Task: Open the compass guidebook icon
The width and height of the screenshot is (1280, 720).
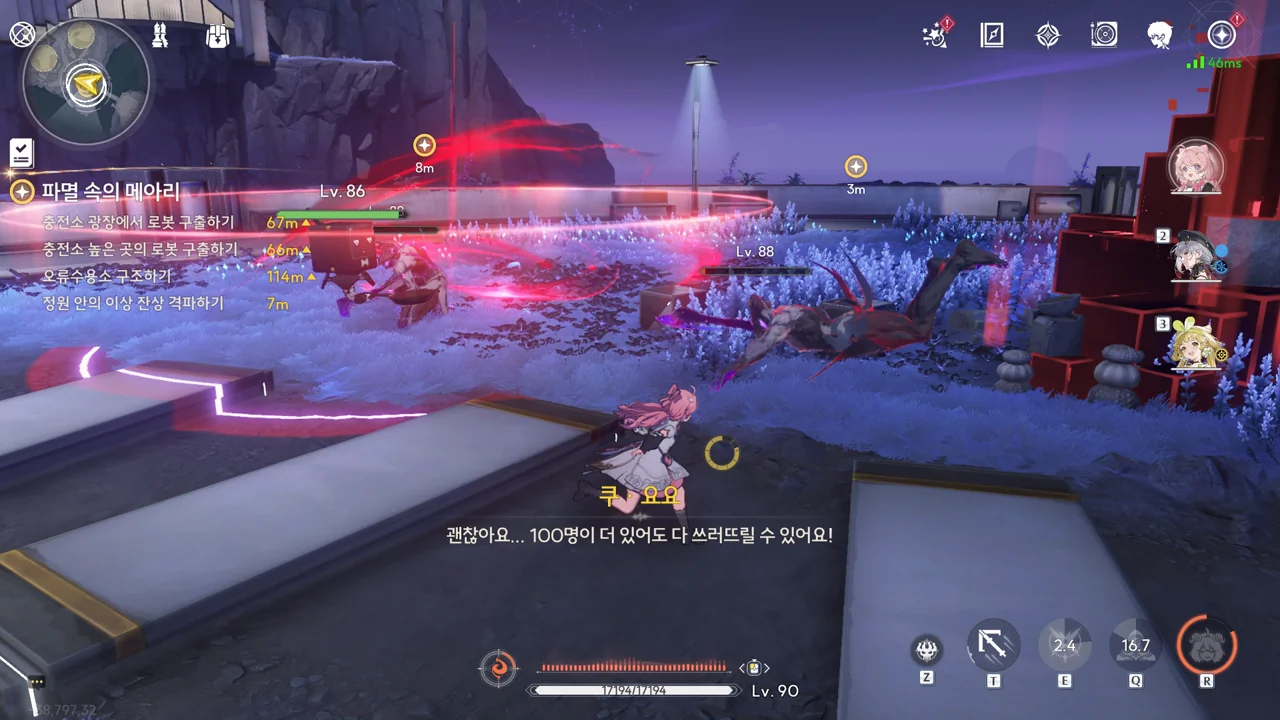Action: (991, 36)
